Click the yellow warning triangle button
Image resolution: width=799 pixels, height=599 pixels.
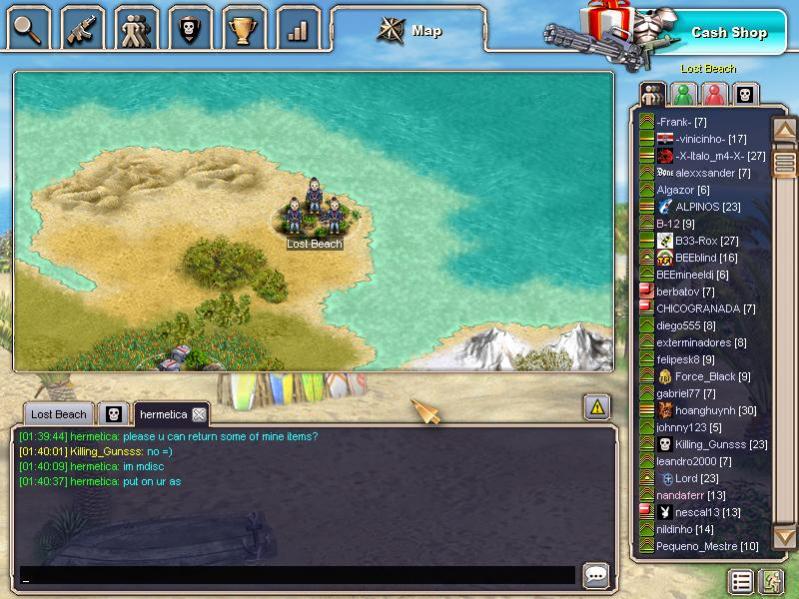597,406
